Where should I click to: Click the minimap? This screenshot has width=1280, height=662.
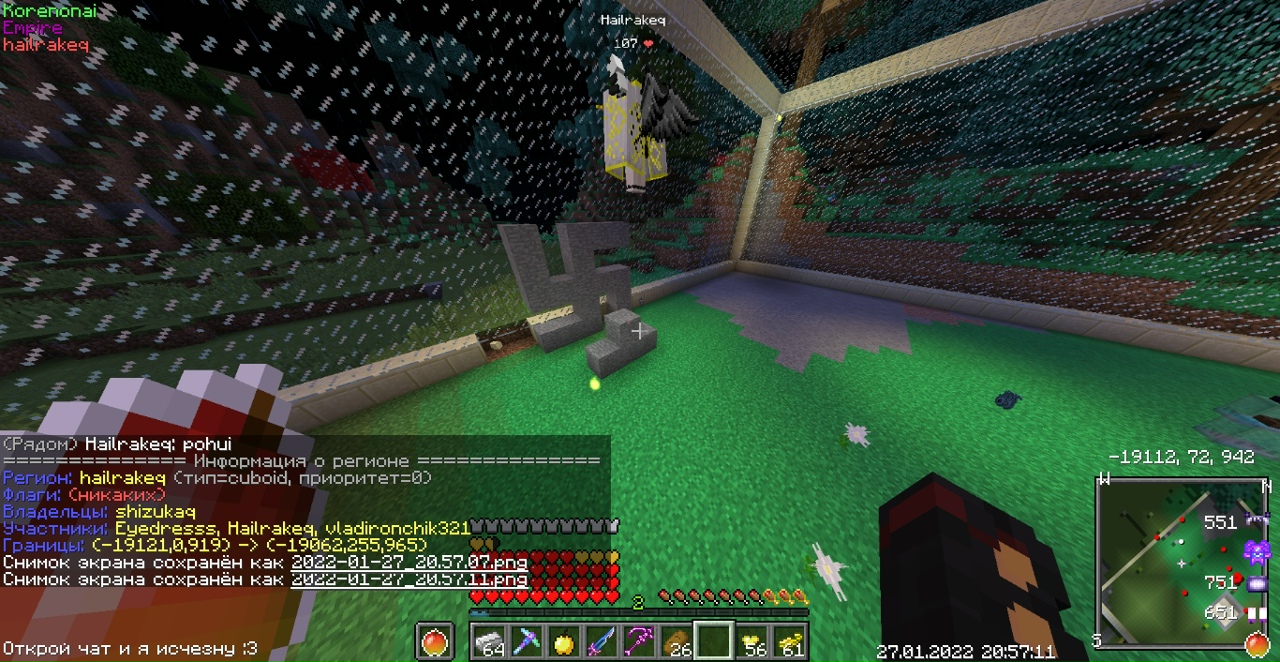pos(1182,560)
